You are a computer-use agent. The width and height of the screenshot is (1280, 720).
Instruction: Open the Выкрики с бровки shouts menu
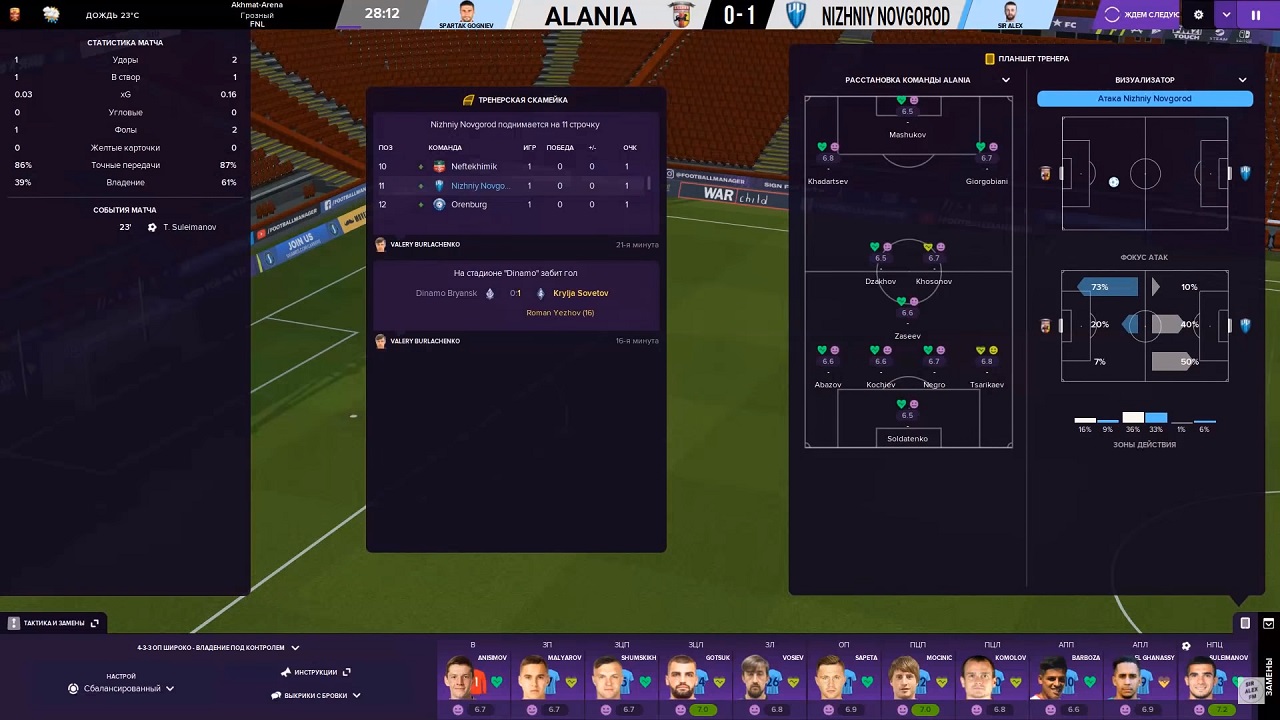coord(316,695)
